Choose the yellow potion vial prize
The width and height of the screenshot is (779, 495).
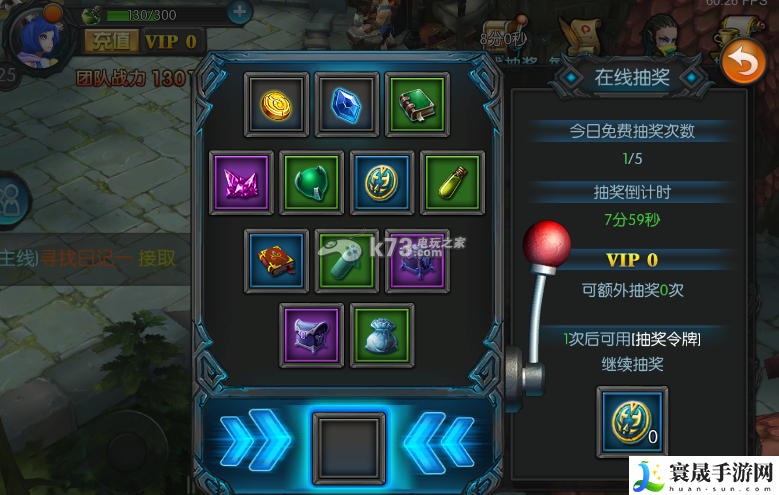point(452,182)
